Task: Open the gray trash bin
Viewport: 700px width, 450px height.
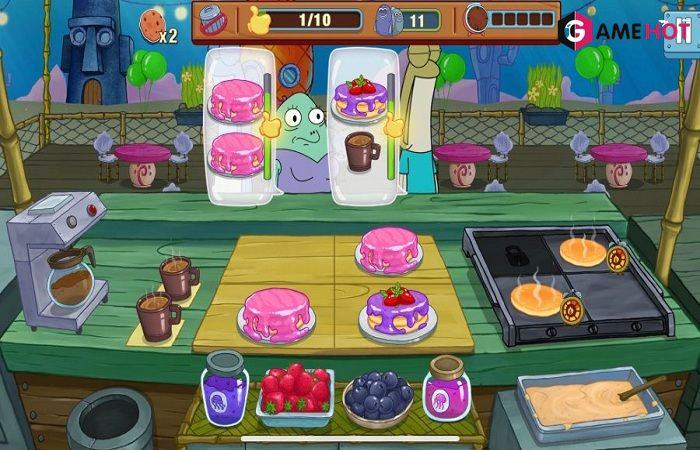Action: (x=109, y=419)
